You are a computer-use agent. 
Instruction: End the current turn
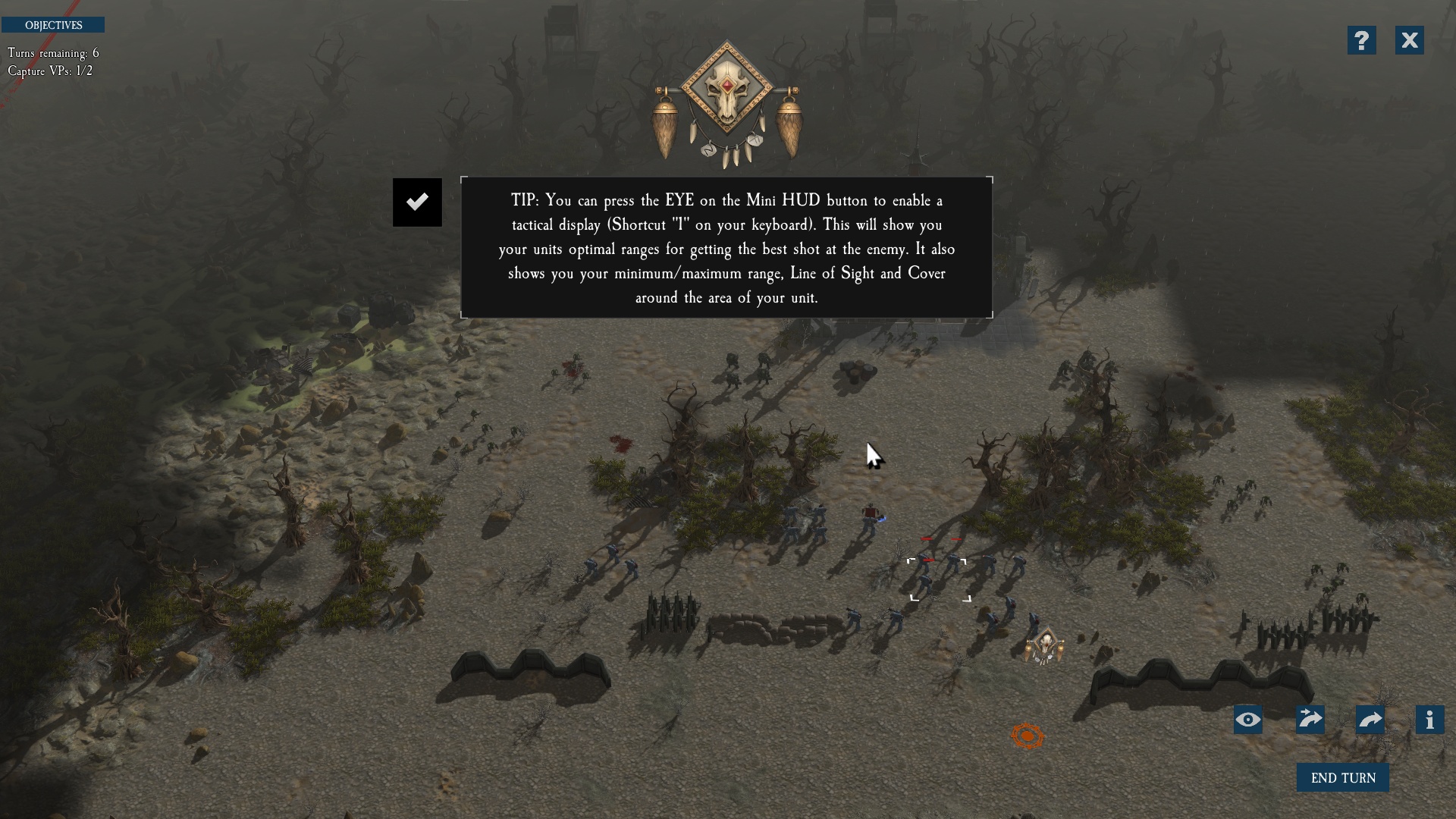tap(1342, 778)
